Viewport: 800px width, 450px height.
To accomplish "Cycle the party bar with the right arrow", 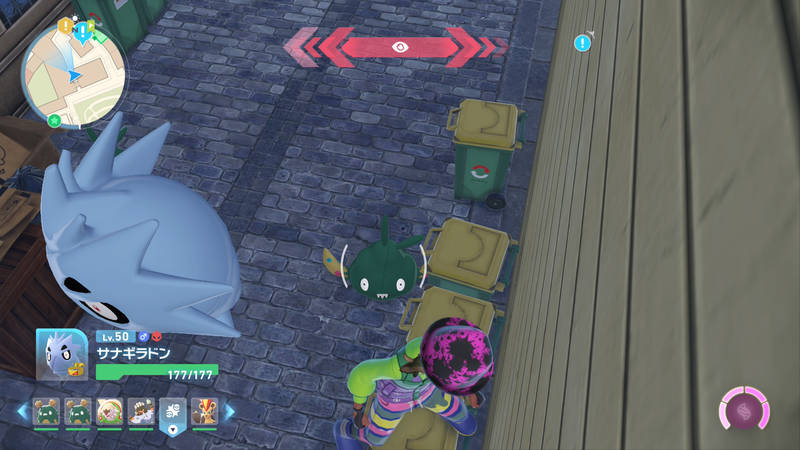I will click(x=229, y=410).
